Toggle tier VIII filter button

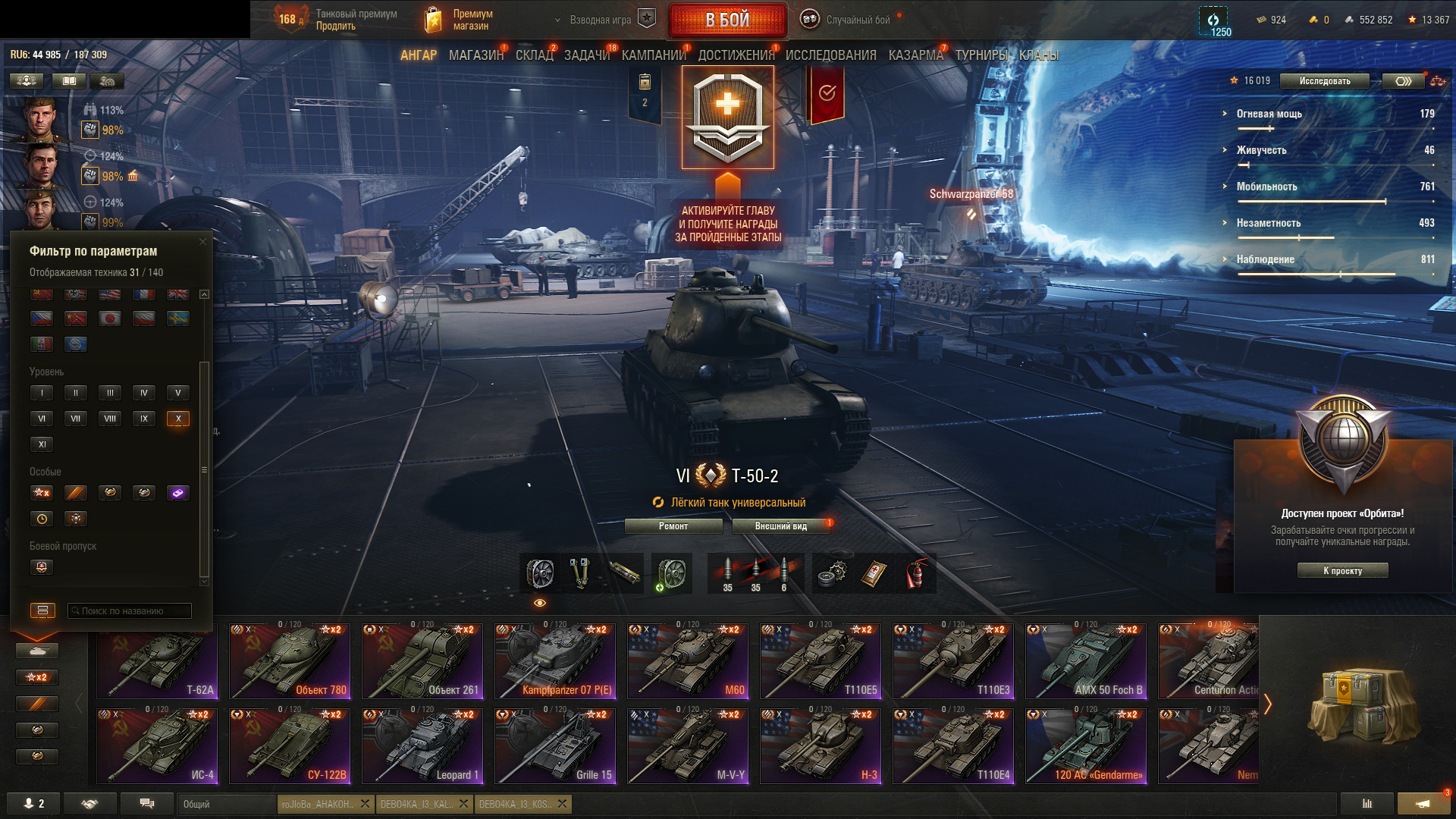coord(110,419)
